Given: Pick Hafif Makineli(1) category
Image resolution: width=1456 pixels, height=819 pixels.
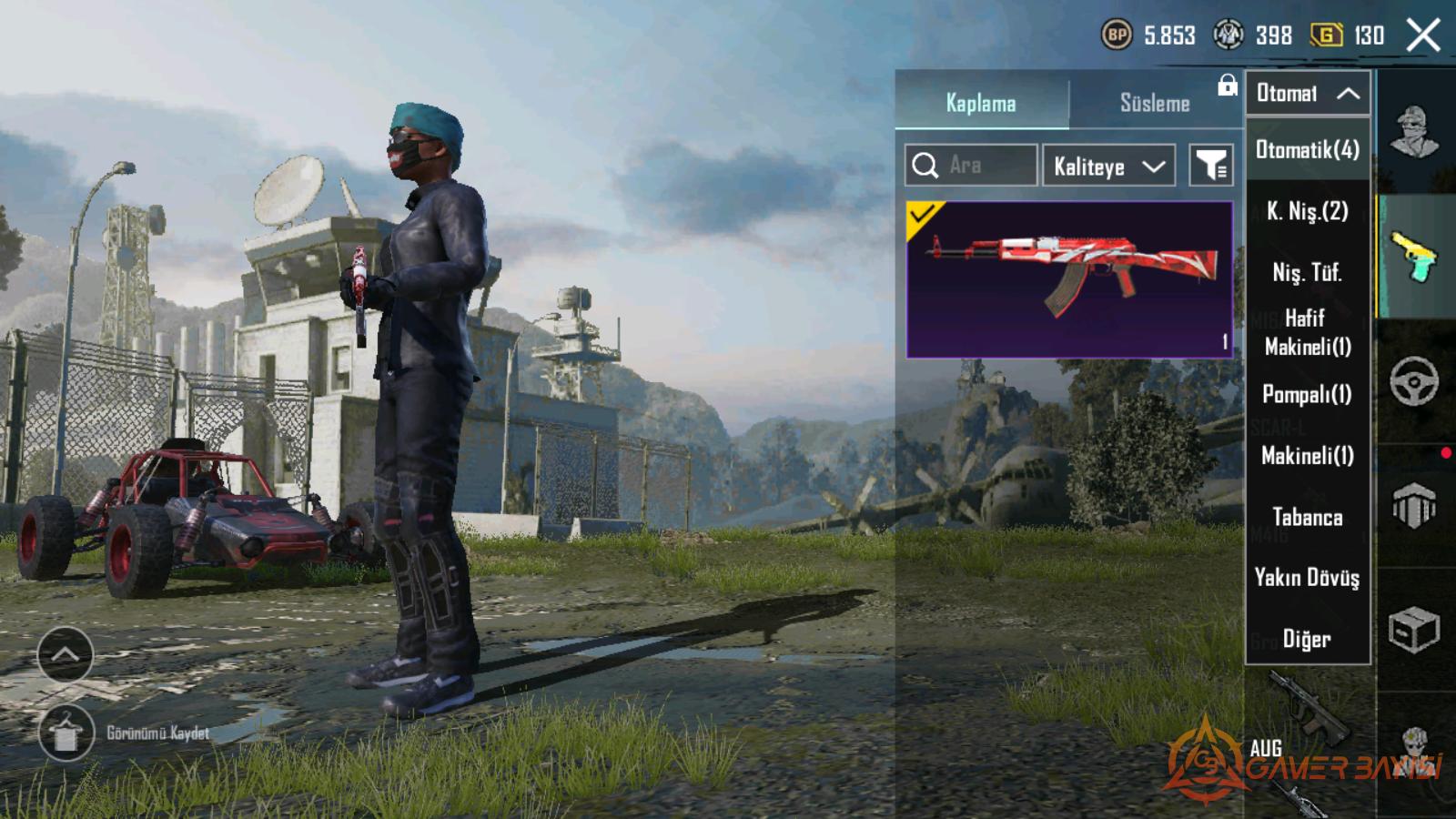Looking at the screenshot, I should [1308, 332].
